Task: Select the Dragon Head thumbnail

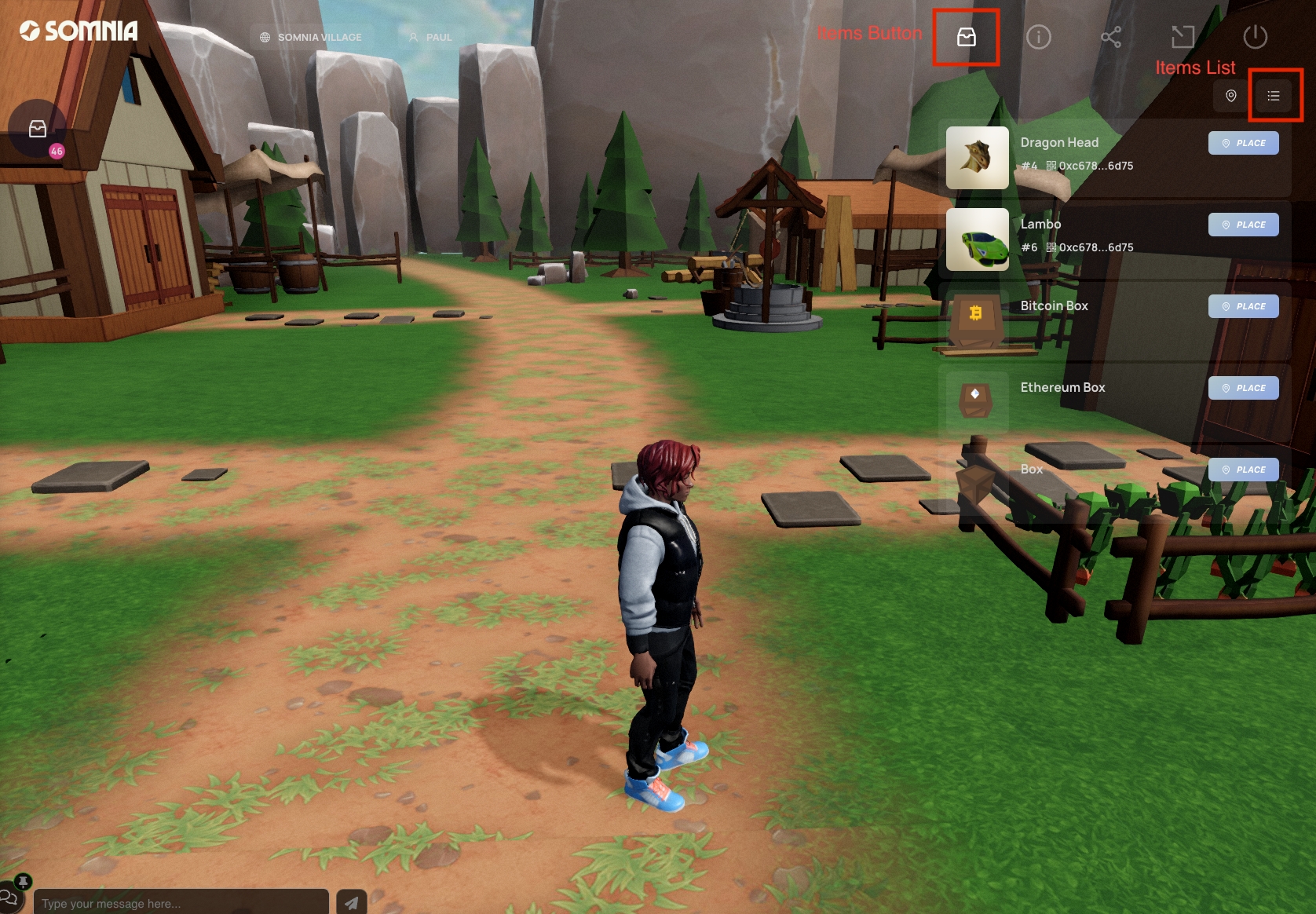Action: [x=977, y=158]
